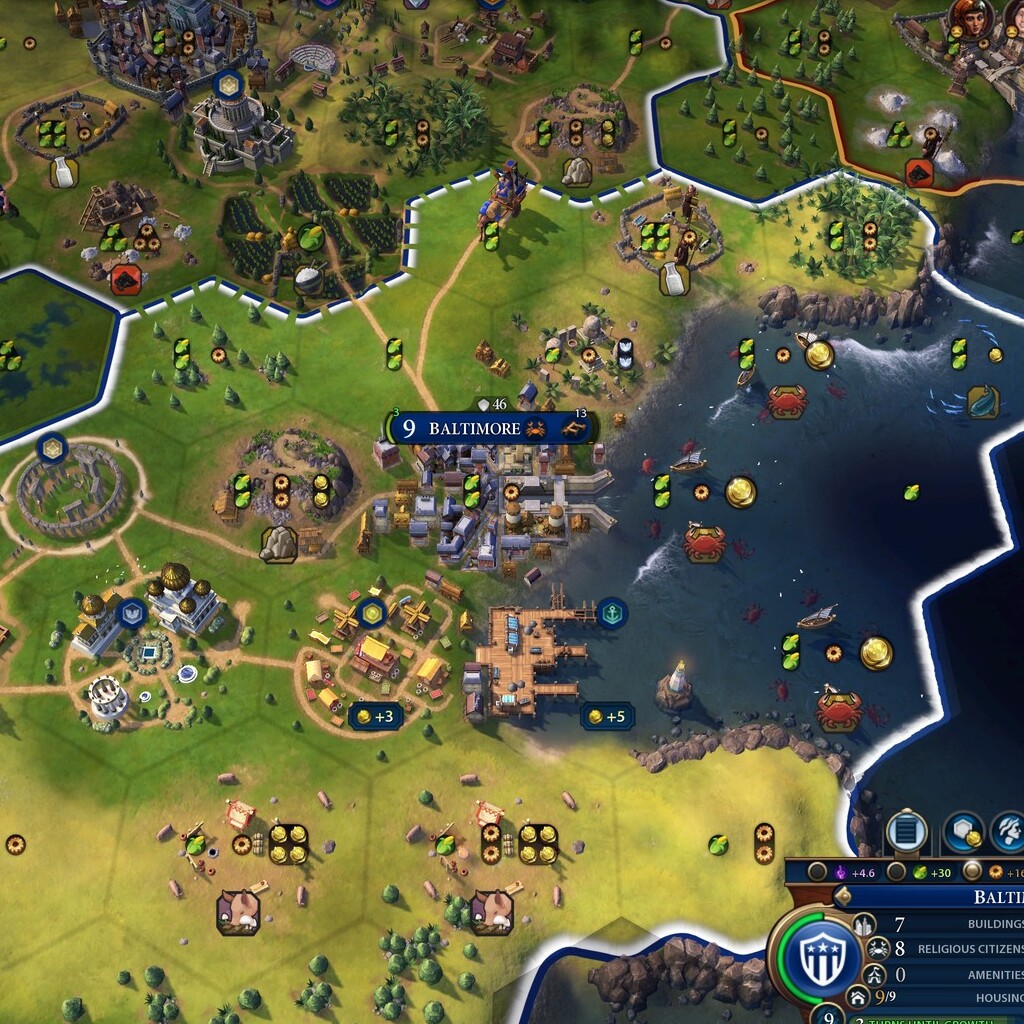Select the Commercial Hub district marker

tap(373, 612)
